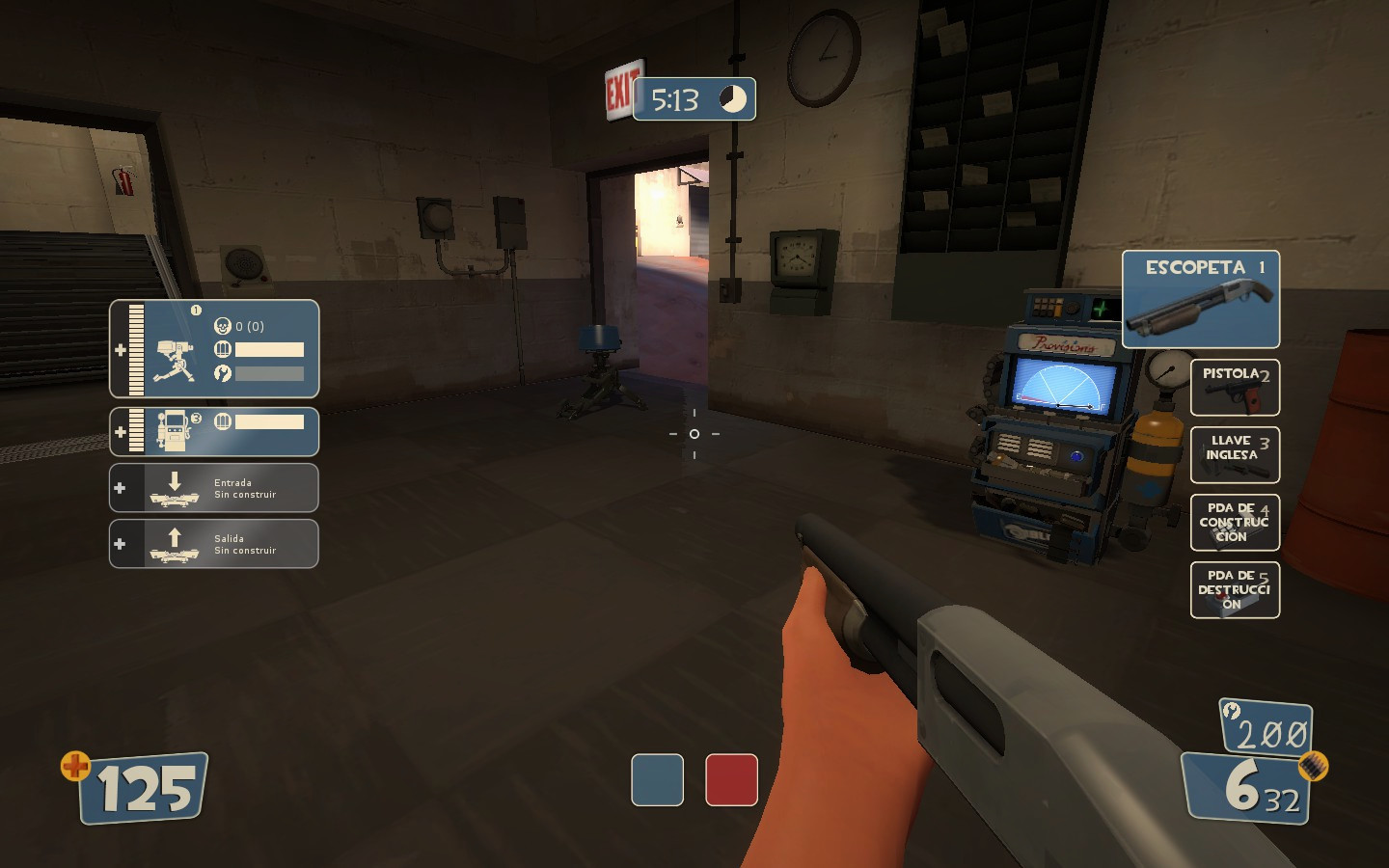
Task: Click the skull kill-counter icon on sentry panel
Action: [x=221, y=325]
